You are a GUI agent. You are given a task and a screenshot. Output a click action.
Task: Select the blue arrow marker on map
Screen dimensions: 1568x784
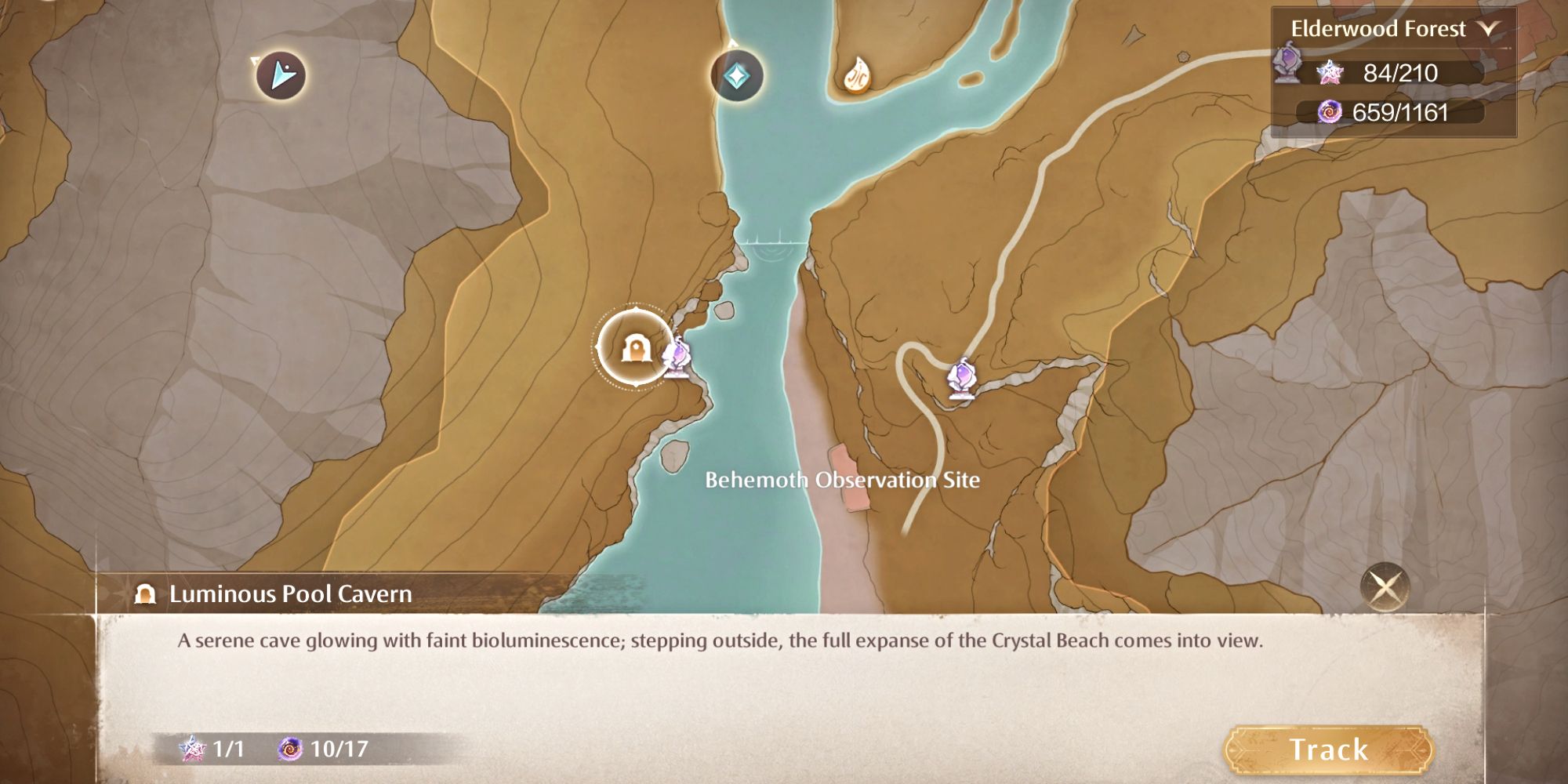pos(281,75)
